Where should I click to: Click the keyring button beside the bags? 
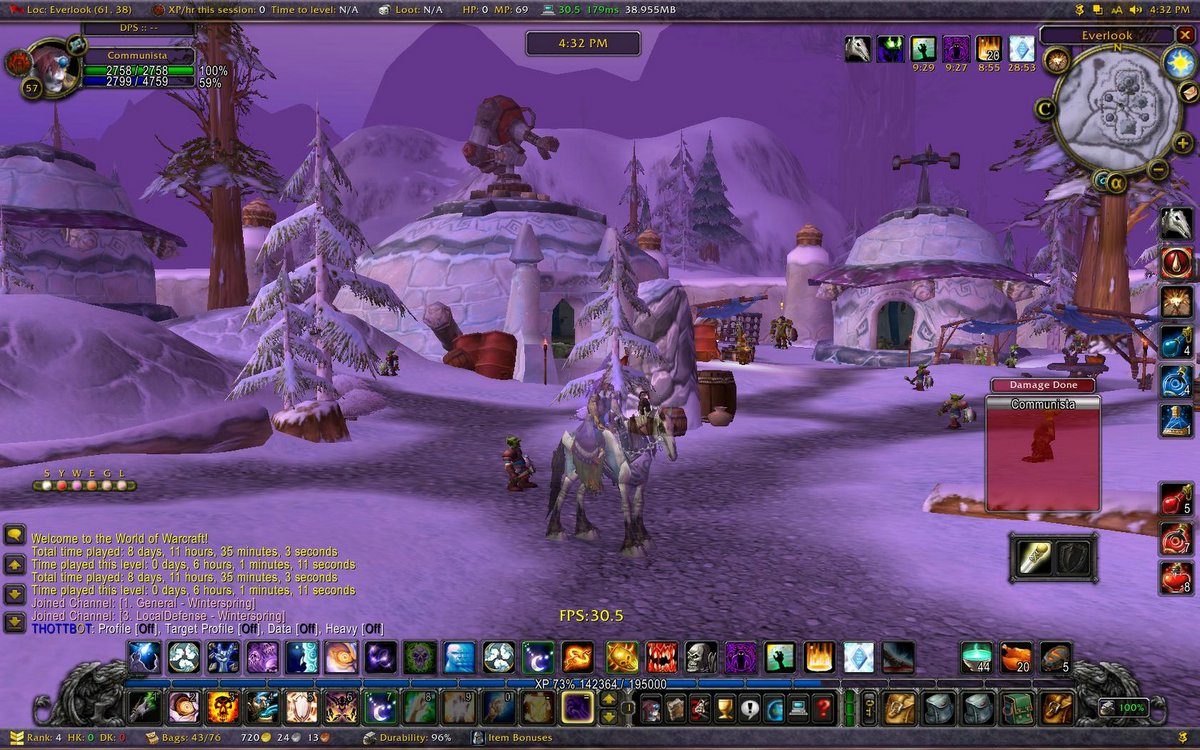(869, 708)
